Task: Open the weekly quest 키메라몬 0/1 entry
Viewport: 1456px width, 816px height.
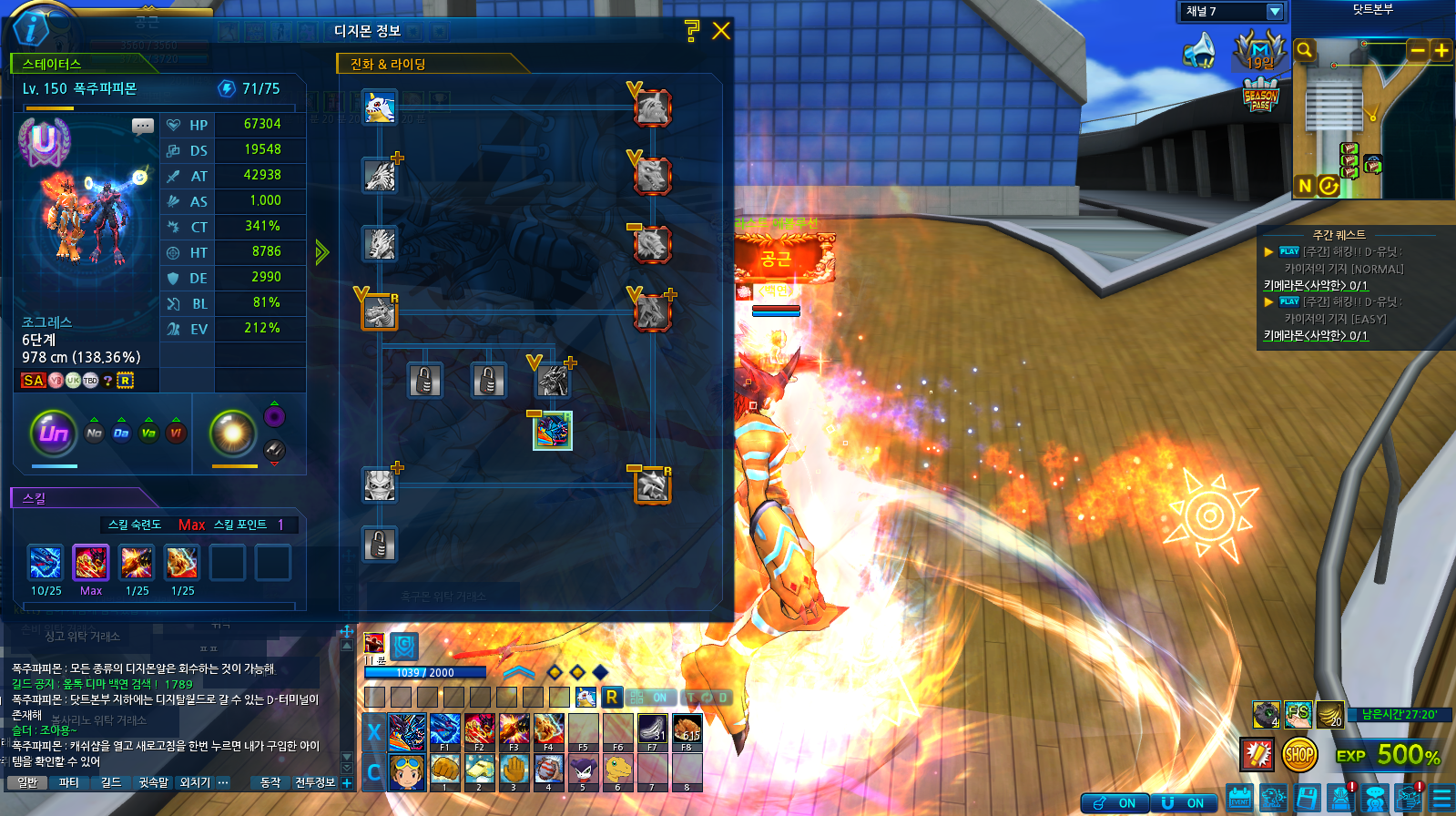Action: pyautogui.click(x=1316, y=285)
